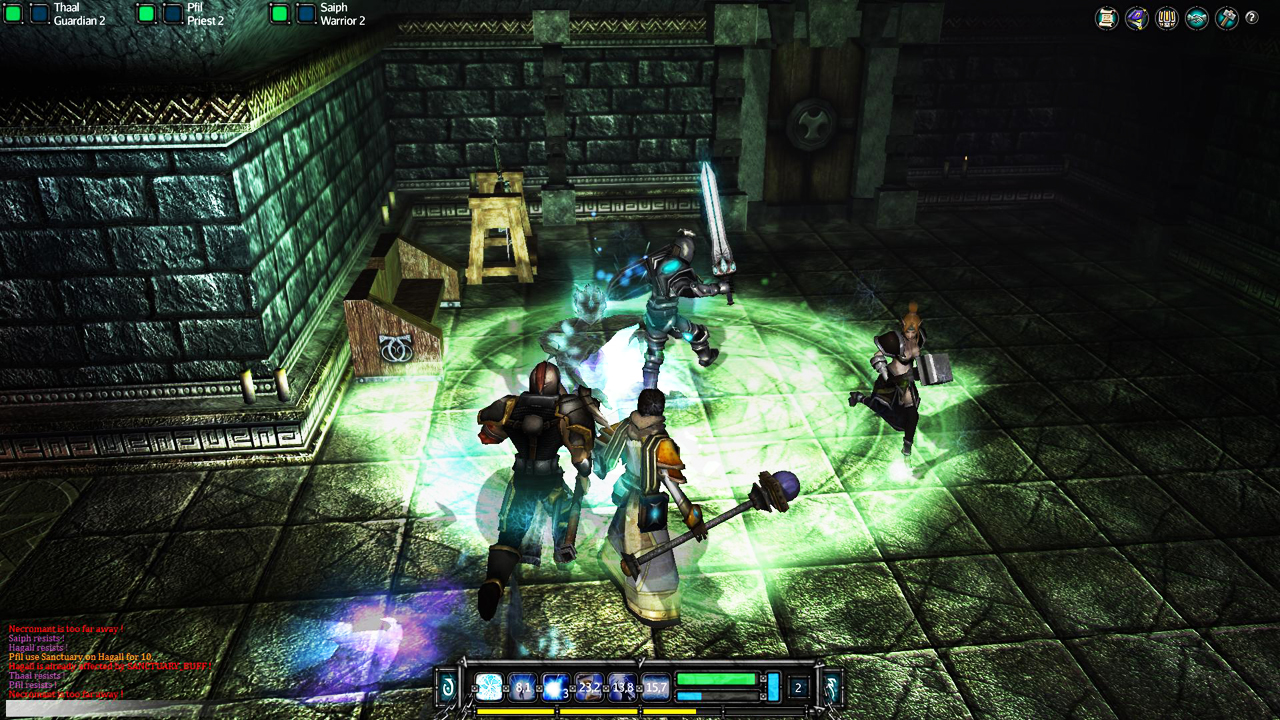
Task: Activate the glowing white burst ability
Action: click(x=555, y=687)
